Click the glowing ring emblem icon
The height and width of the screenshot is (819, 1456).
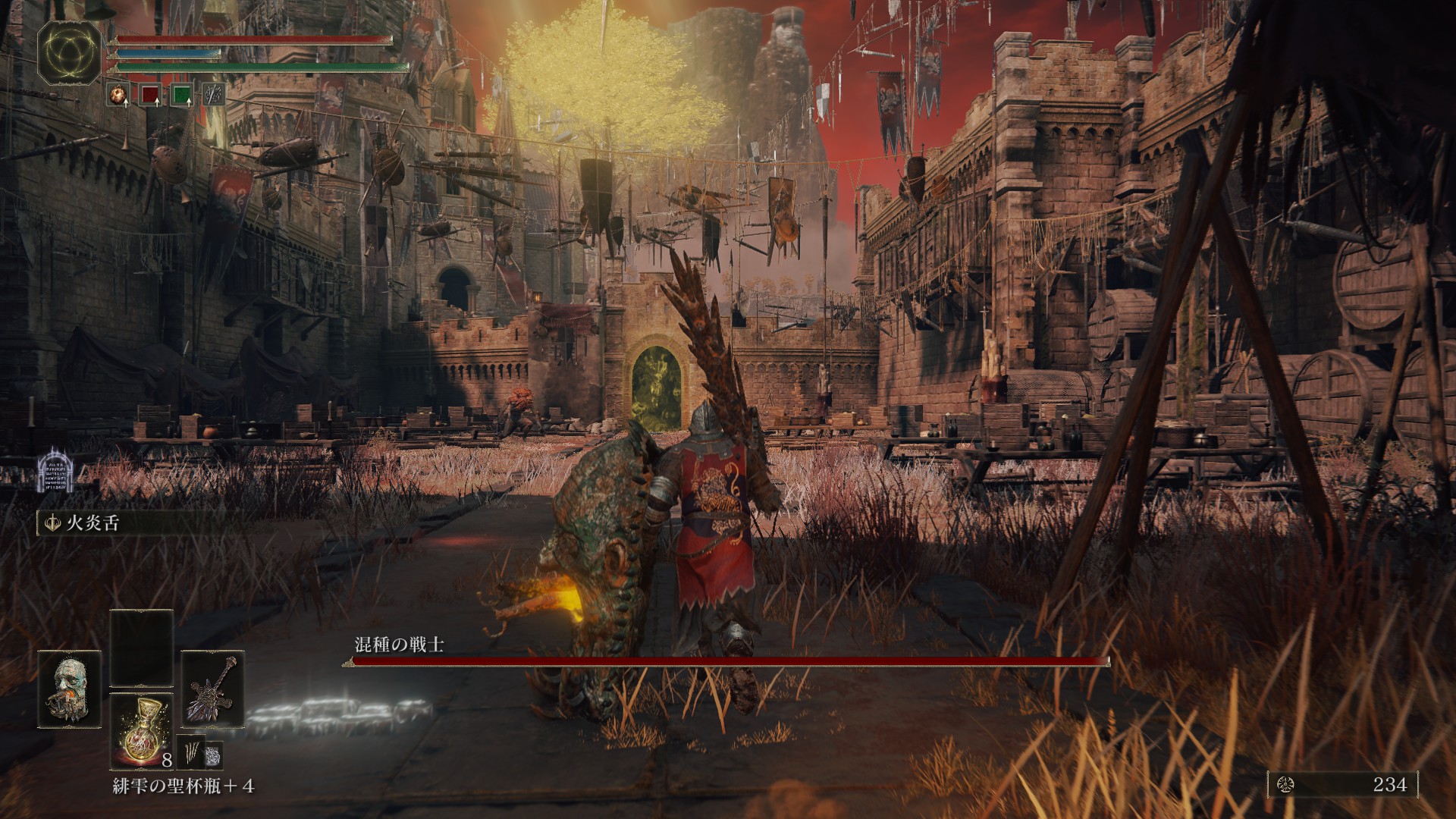coord(71,52)
